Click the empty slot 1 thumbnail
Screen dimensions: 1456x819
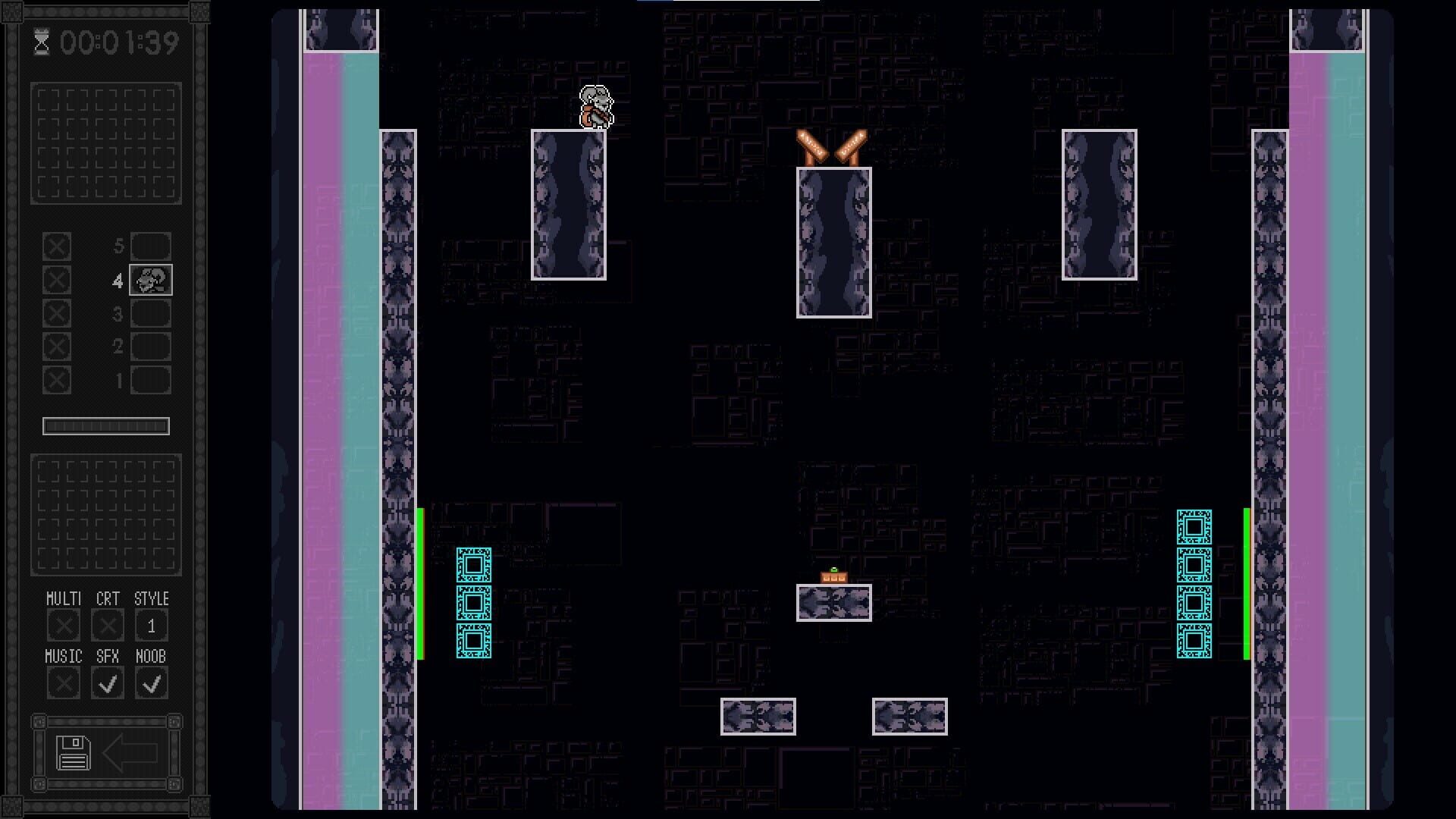coord(151,380)
